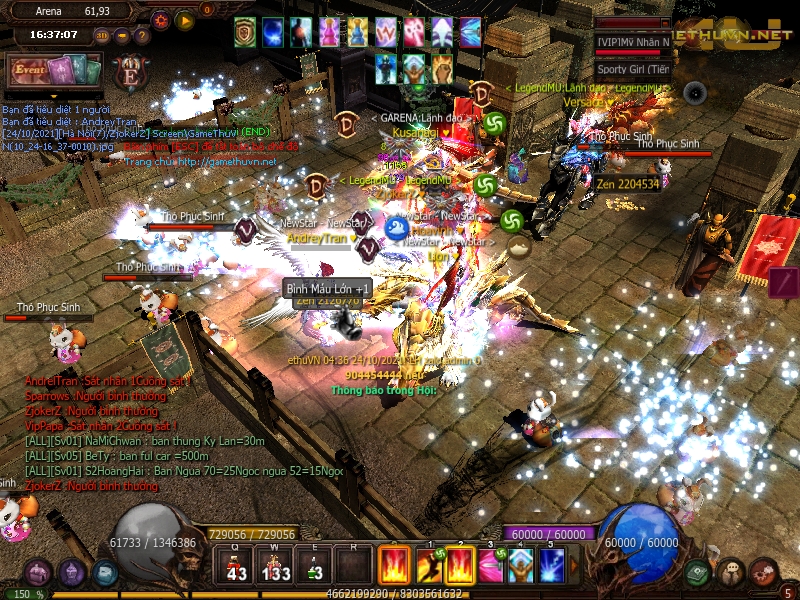Image resolution: width=800 pixels, height=600 pixels.
Task: Click the purple pouch icon
Action: (38, 572)
